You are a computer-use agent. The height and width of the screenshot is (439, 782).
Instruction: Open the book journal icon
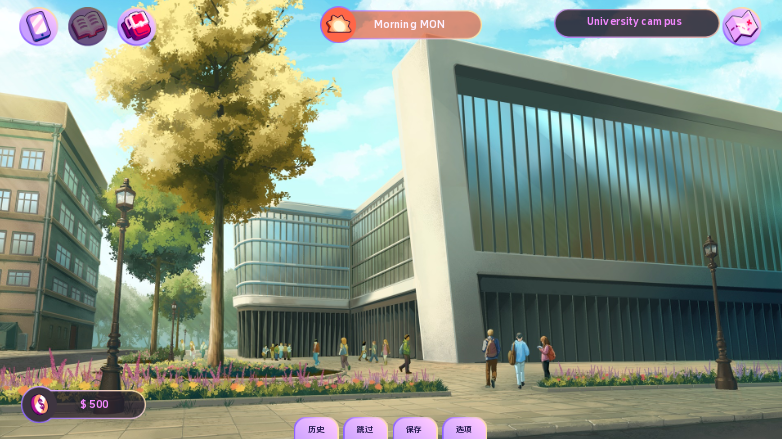coord(87,26)
